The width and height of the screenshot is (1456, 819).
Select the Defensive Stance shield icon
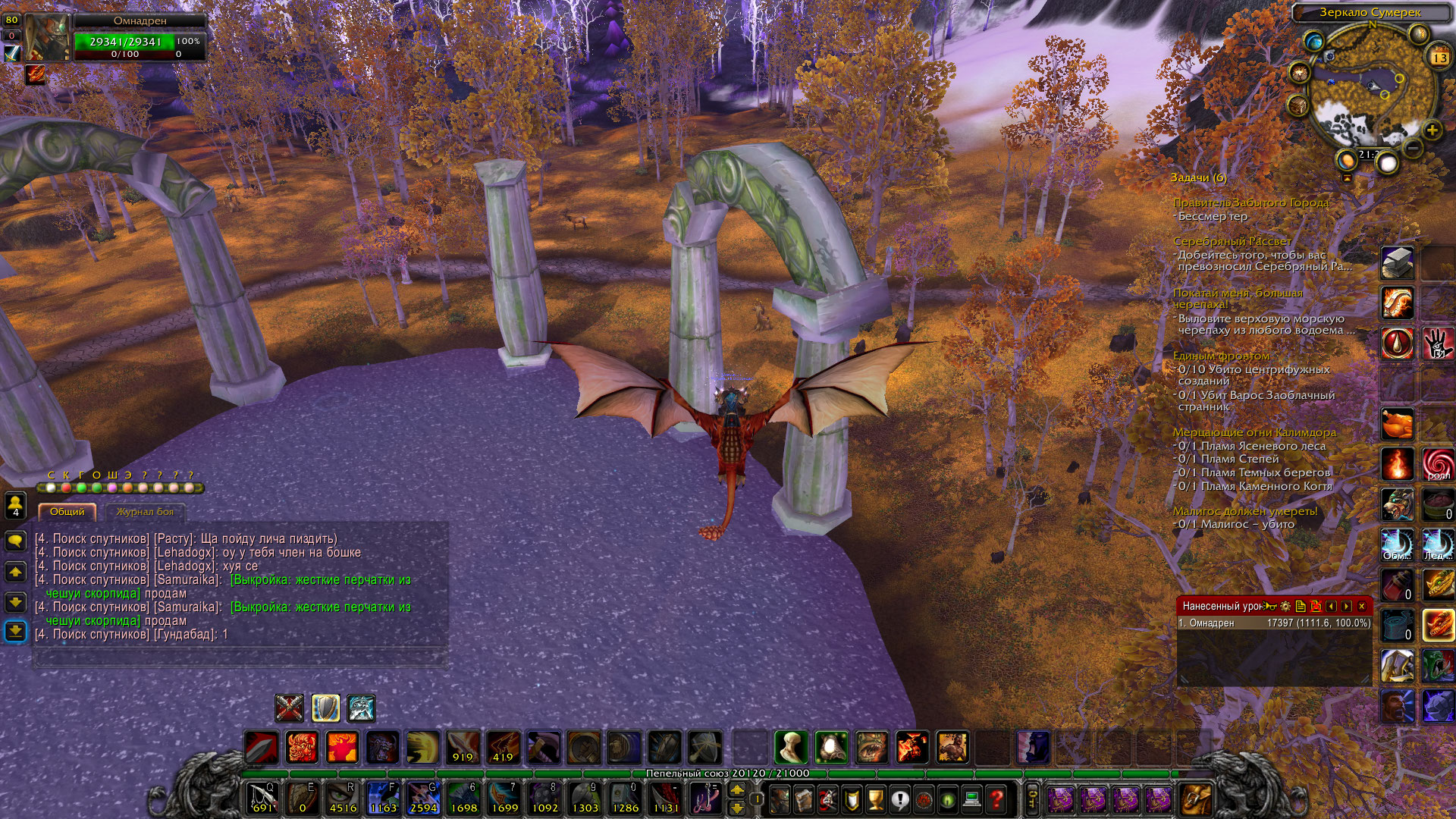(325, 708)
